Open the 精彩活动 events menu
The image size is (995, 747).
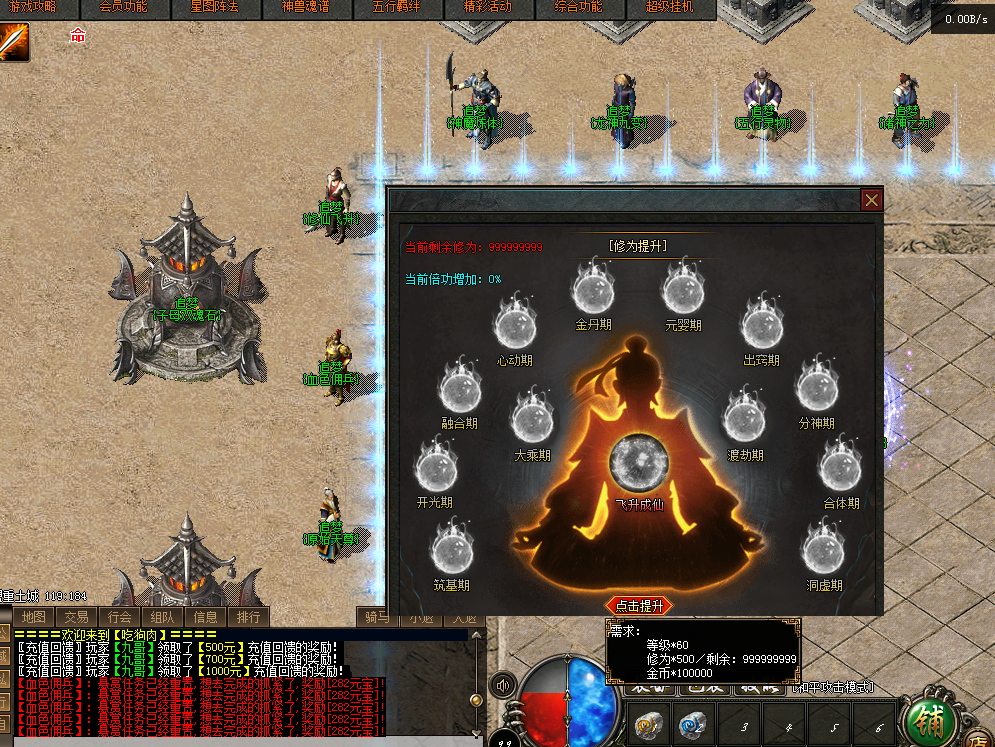tap(488, 8)
